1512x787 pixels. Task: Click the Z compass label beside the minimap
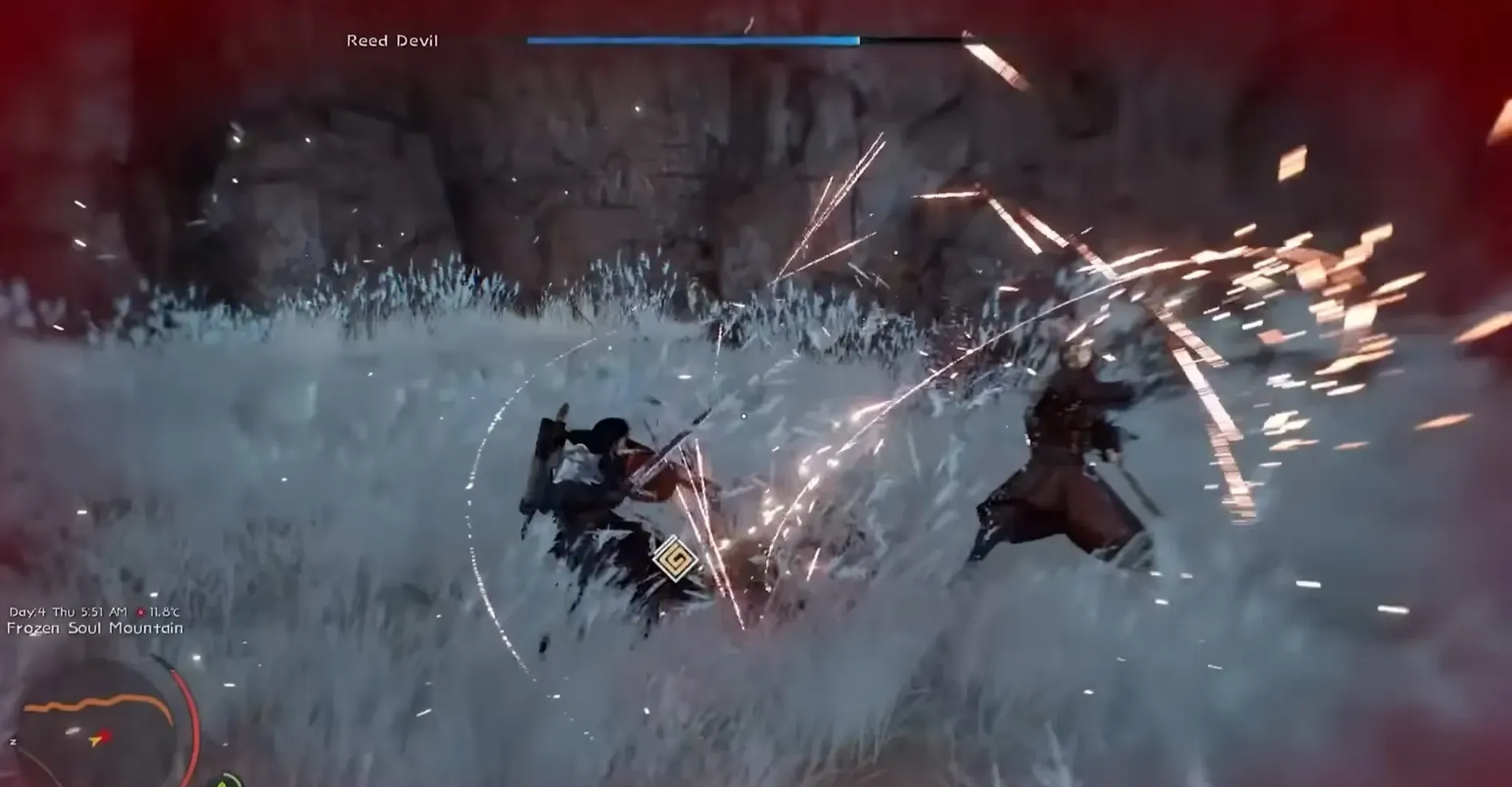[x=13, y=741]
